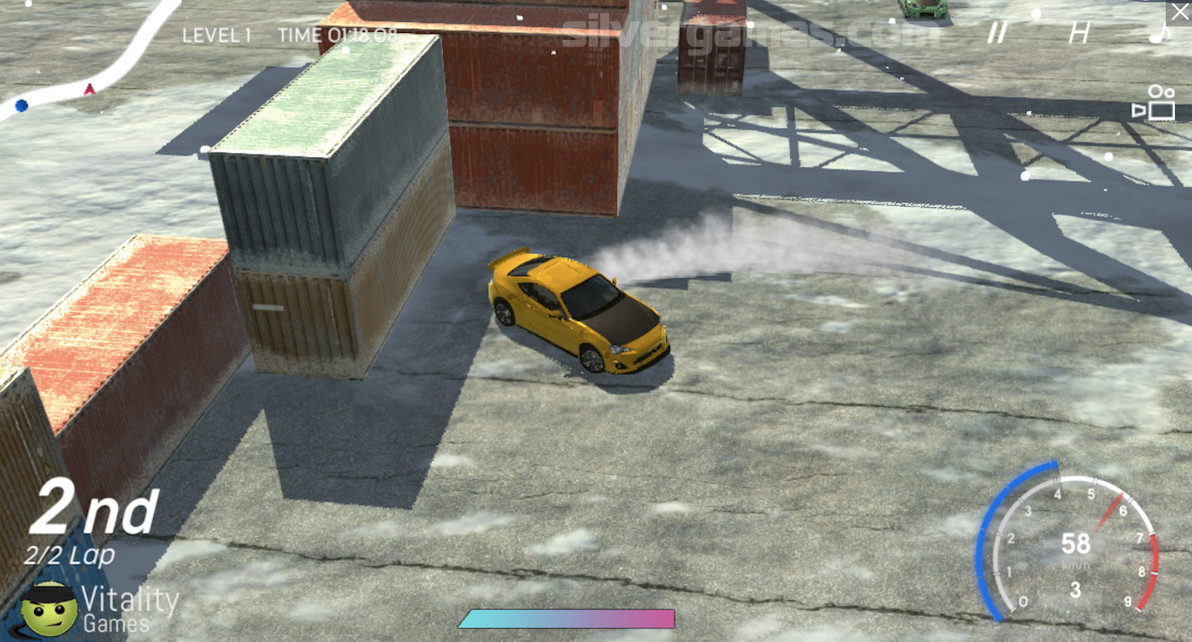Pause the race
1192x642 pixels.
pos(996,33)
